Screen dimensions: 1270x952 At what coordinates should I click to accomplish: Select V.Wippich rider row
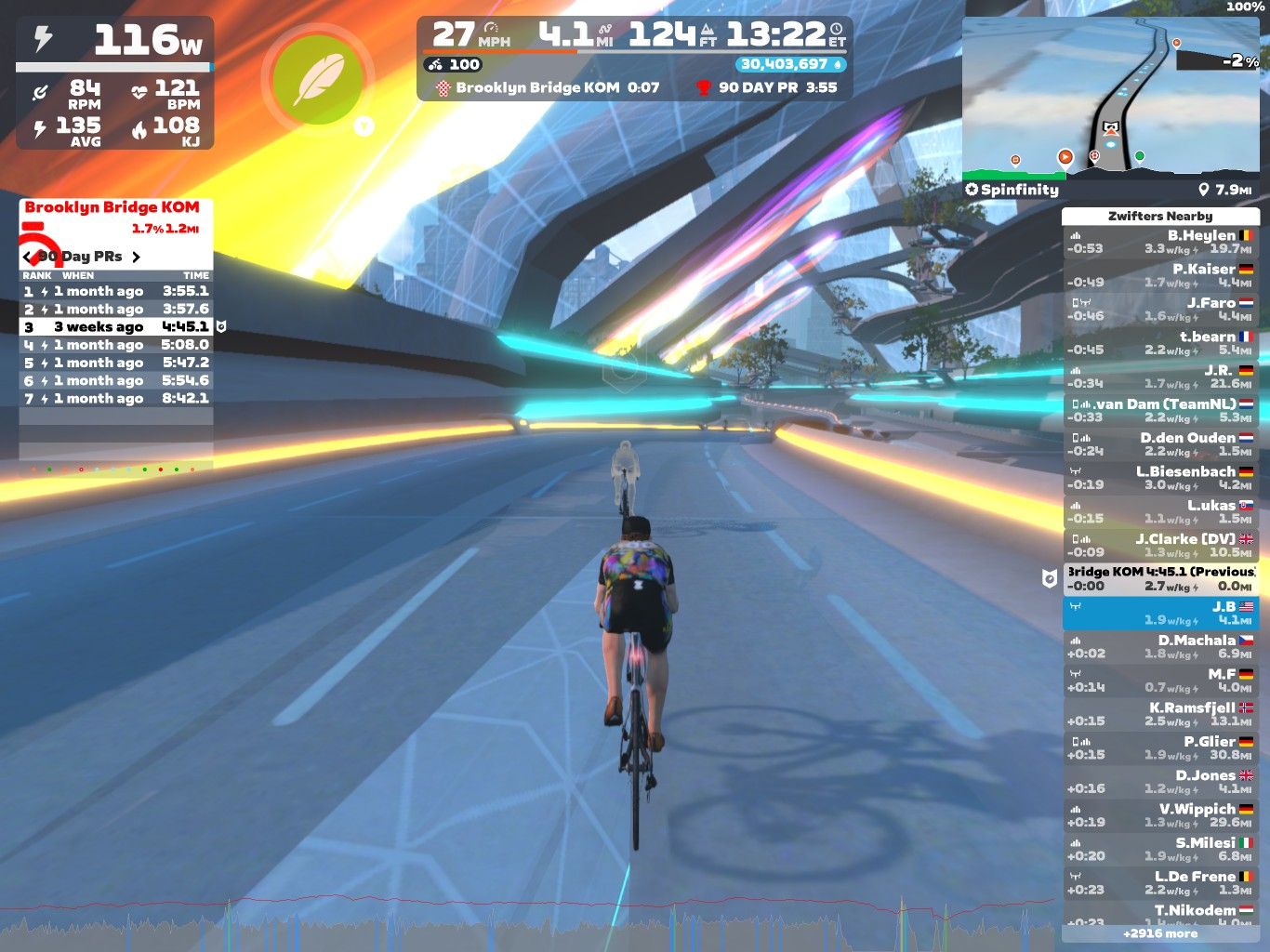point(1160,815)
